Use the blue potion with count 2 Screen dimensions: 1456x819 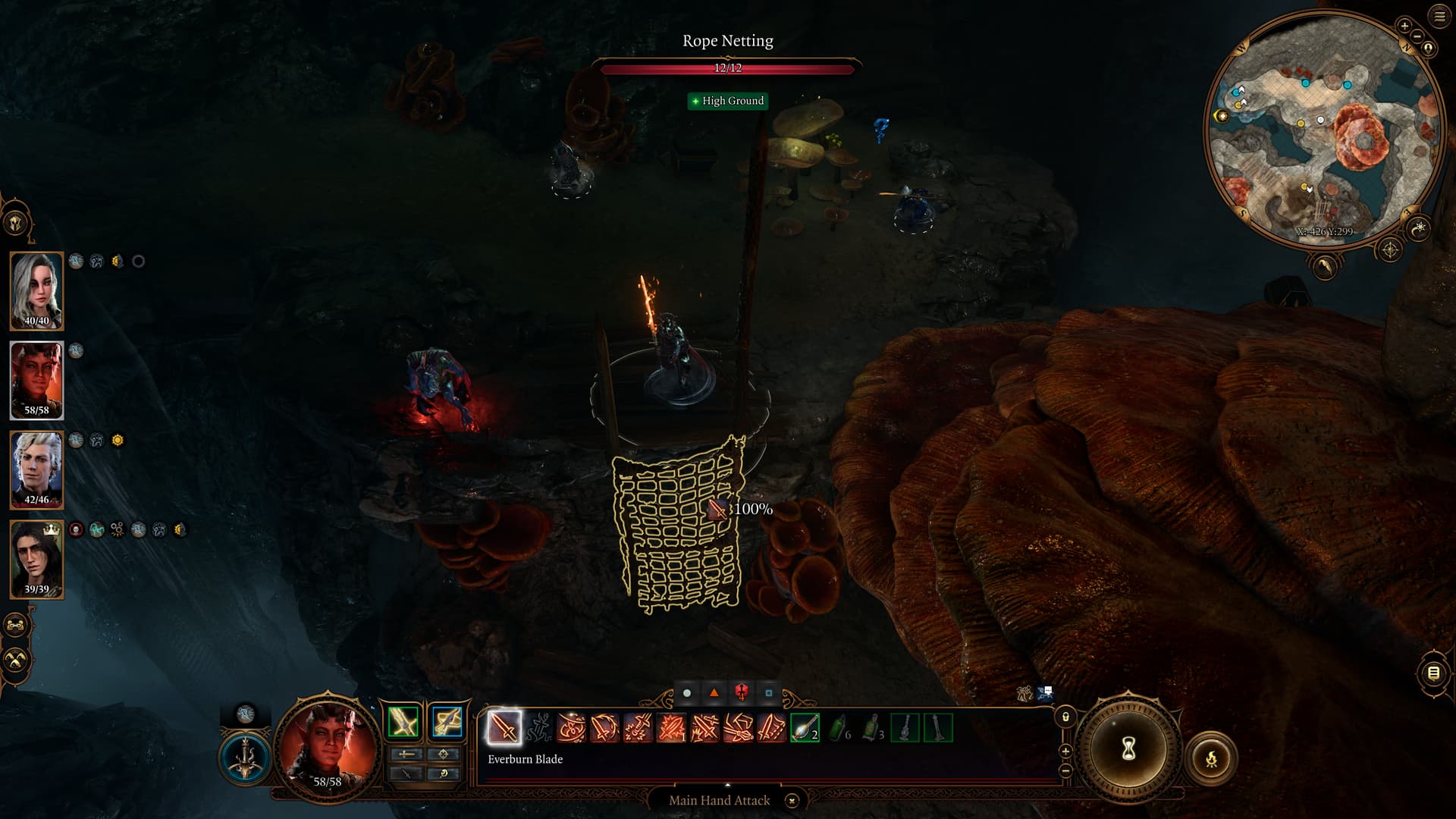804,728
